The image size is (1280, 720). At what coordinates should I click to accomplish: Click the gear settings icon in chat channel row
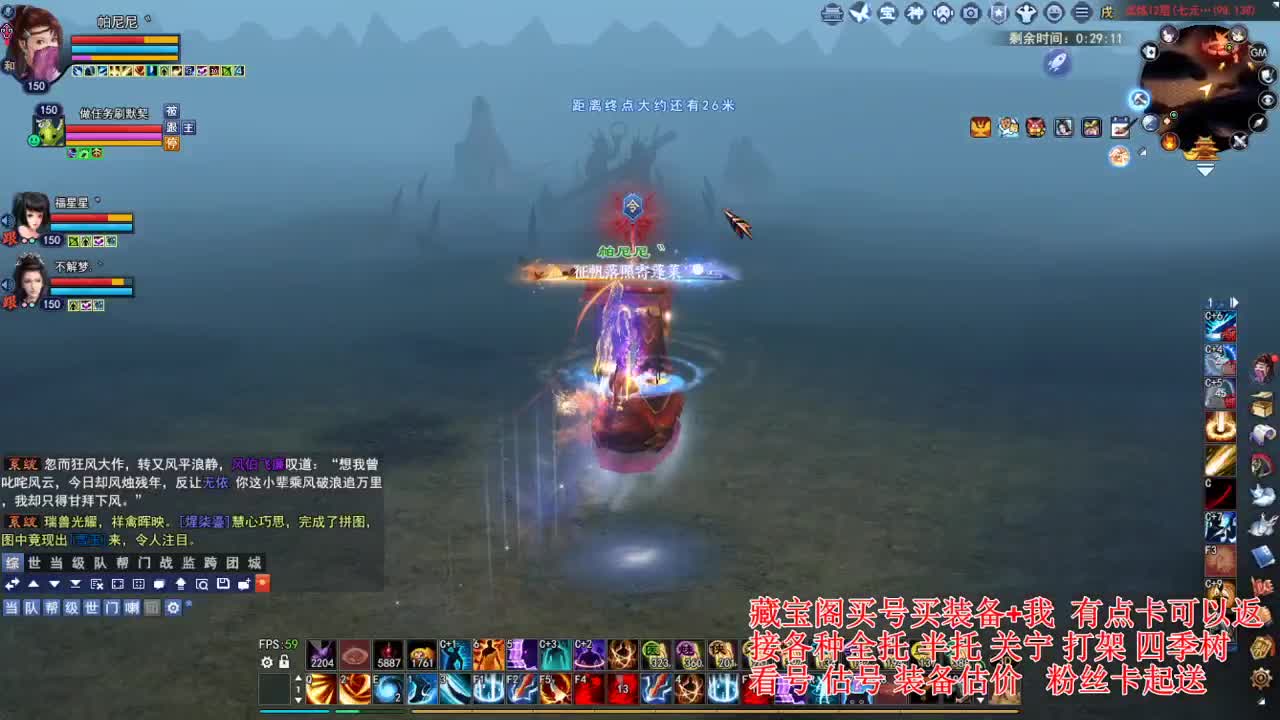pyautogui.click(x=173, y=607)
